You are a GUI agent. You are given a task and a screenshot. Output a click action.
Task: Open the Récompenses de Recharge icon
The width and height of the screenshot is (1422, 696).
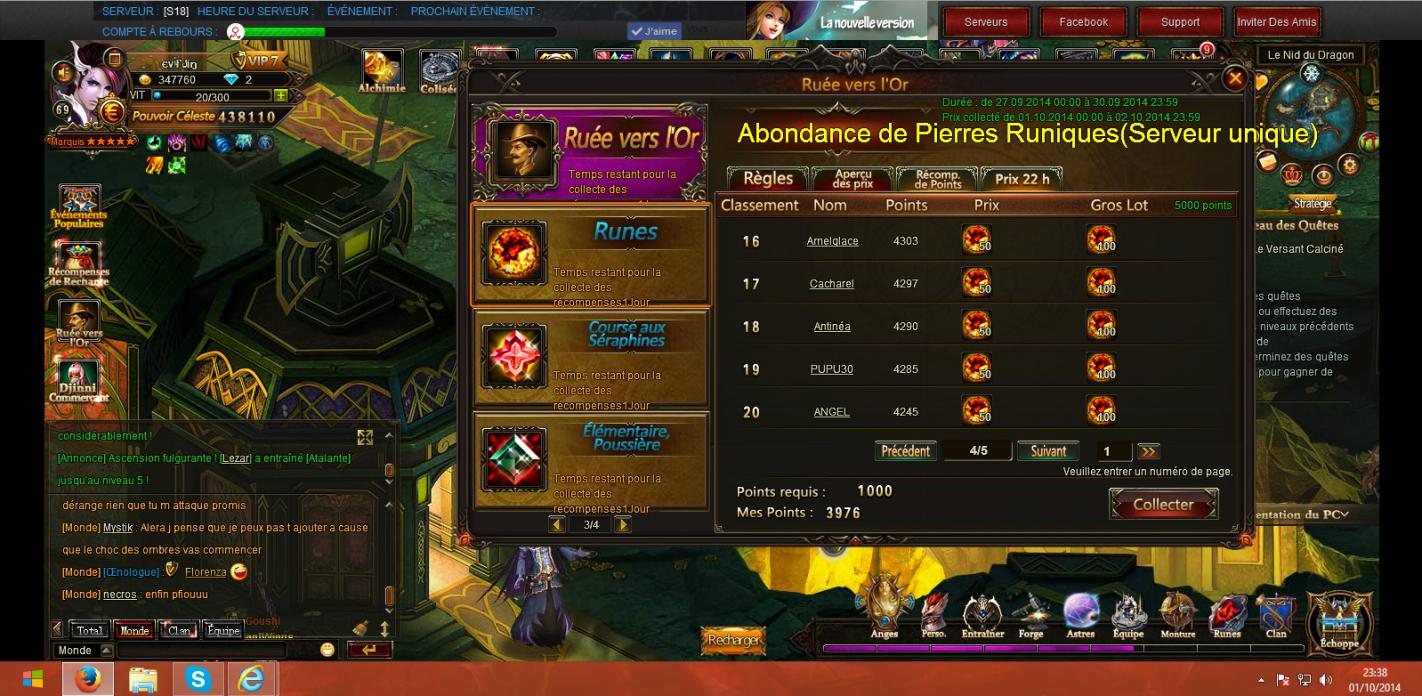[x=79, y=262]
